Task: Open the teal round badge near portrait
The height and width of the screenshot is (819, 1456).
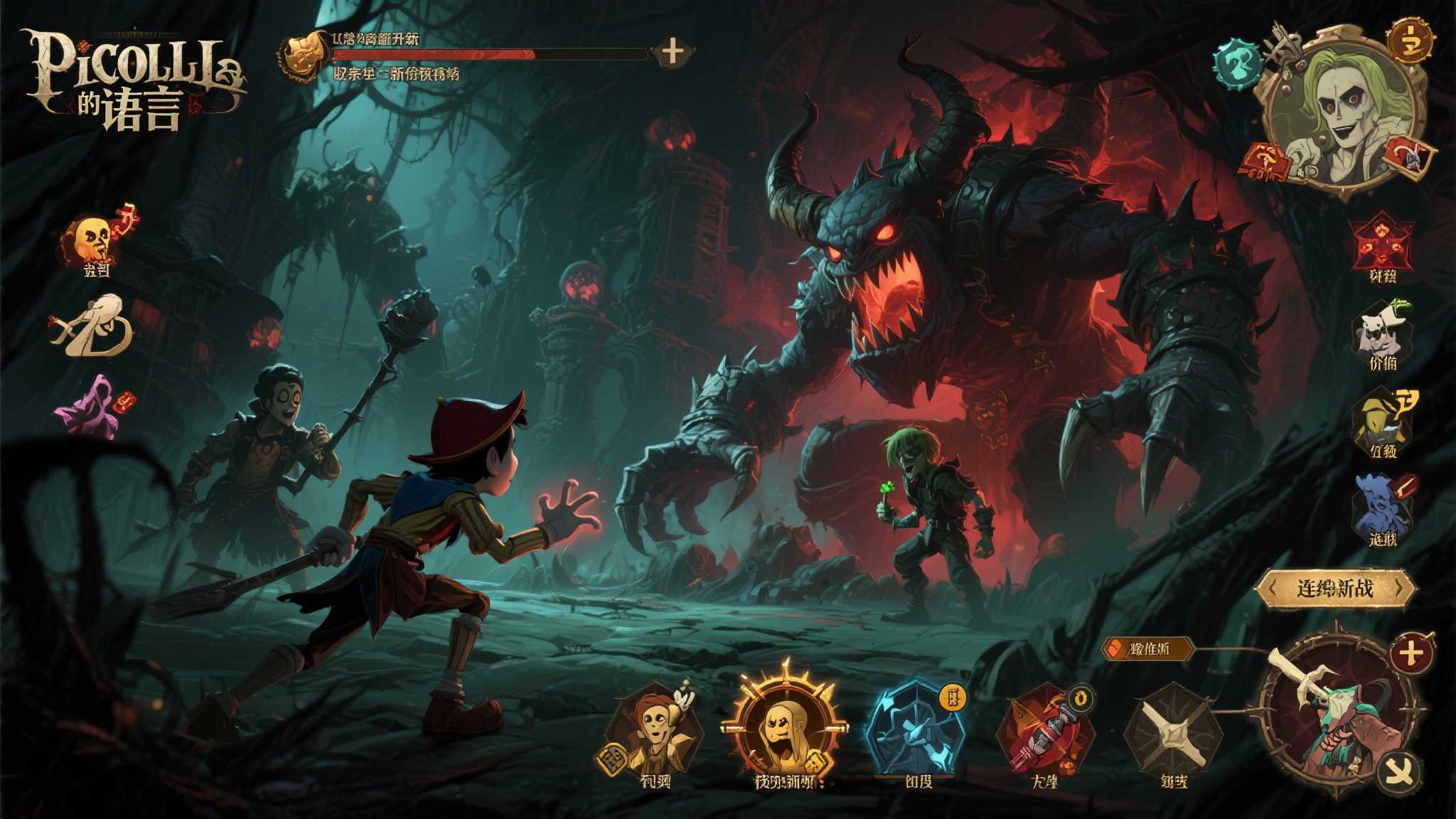Action: click(1238, 64)
